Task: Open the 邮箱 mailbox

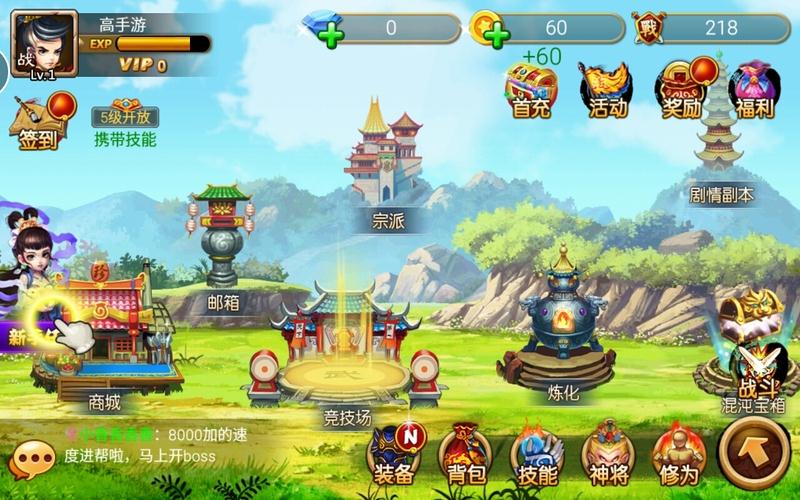Action: click(222, 240)
